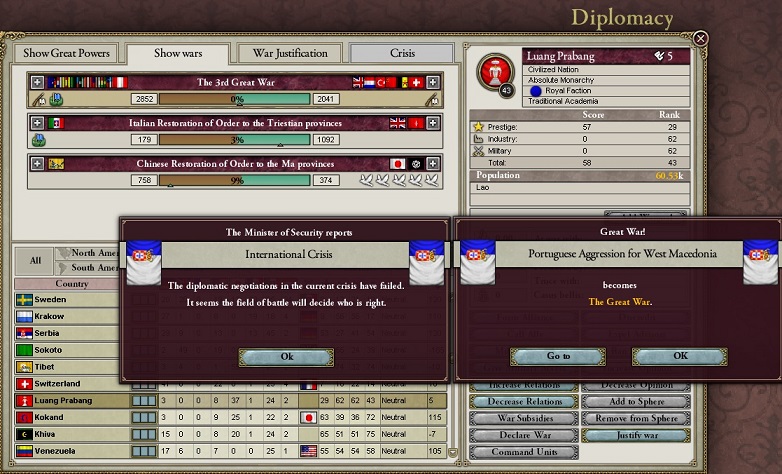Select Serbia in the country list
Screen dimensions: 782x474
(49, 333)
